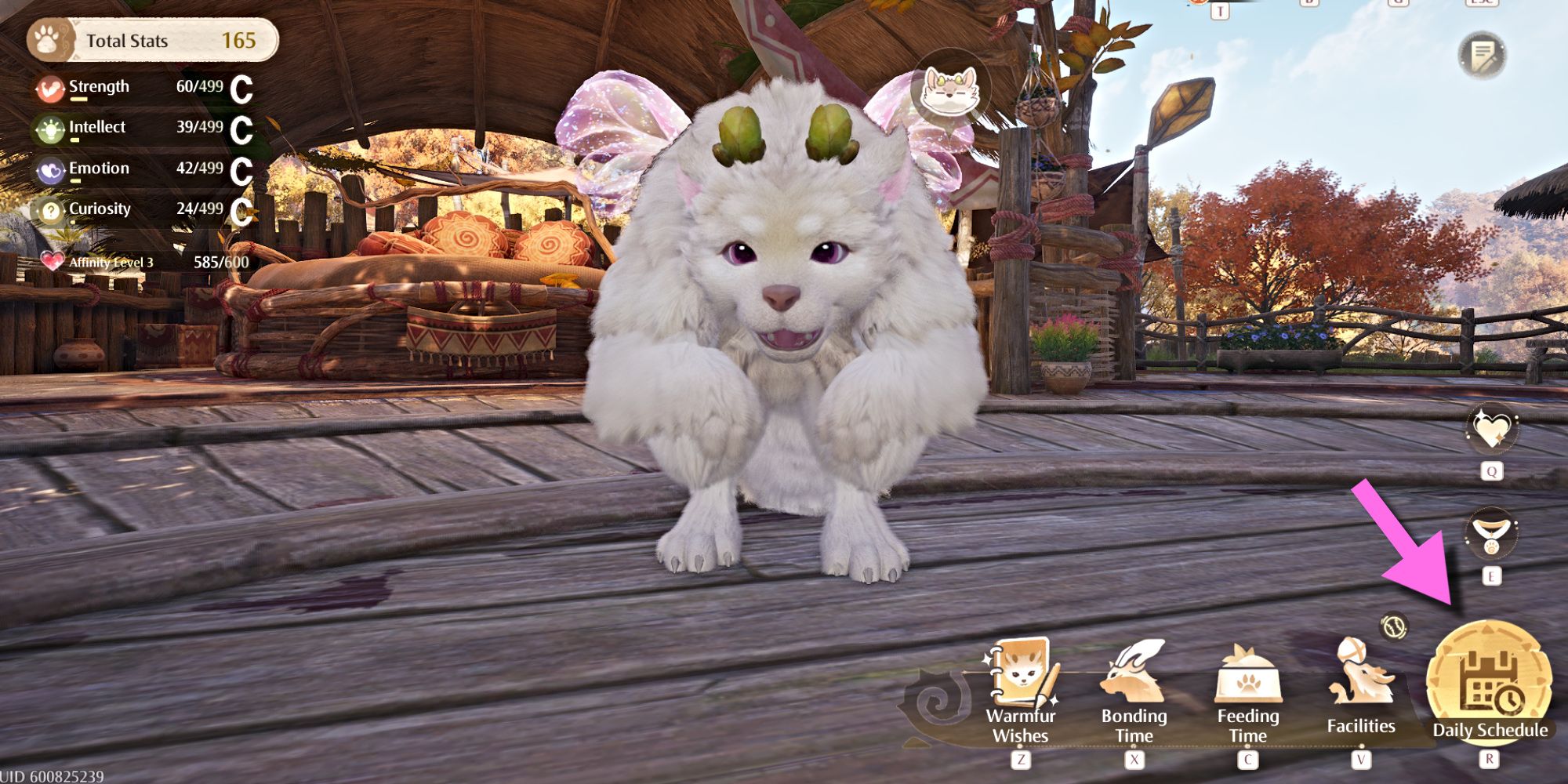Open Warmfur Wishes journal

(1021, 690)
